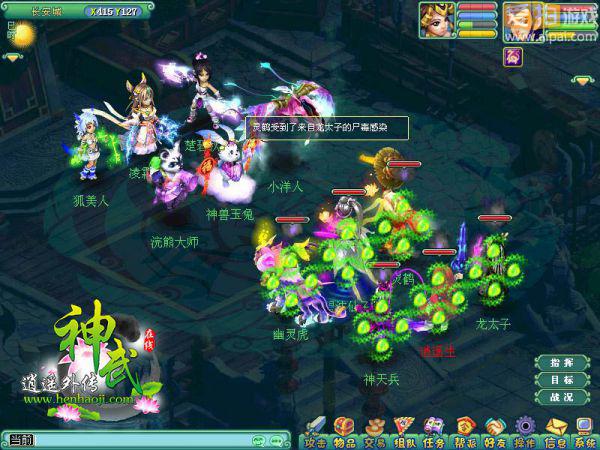Select the player character portrait

437,20
